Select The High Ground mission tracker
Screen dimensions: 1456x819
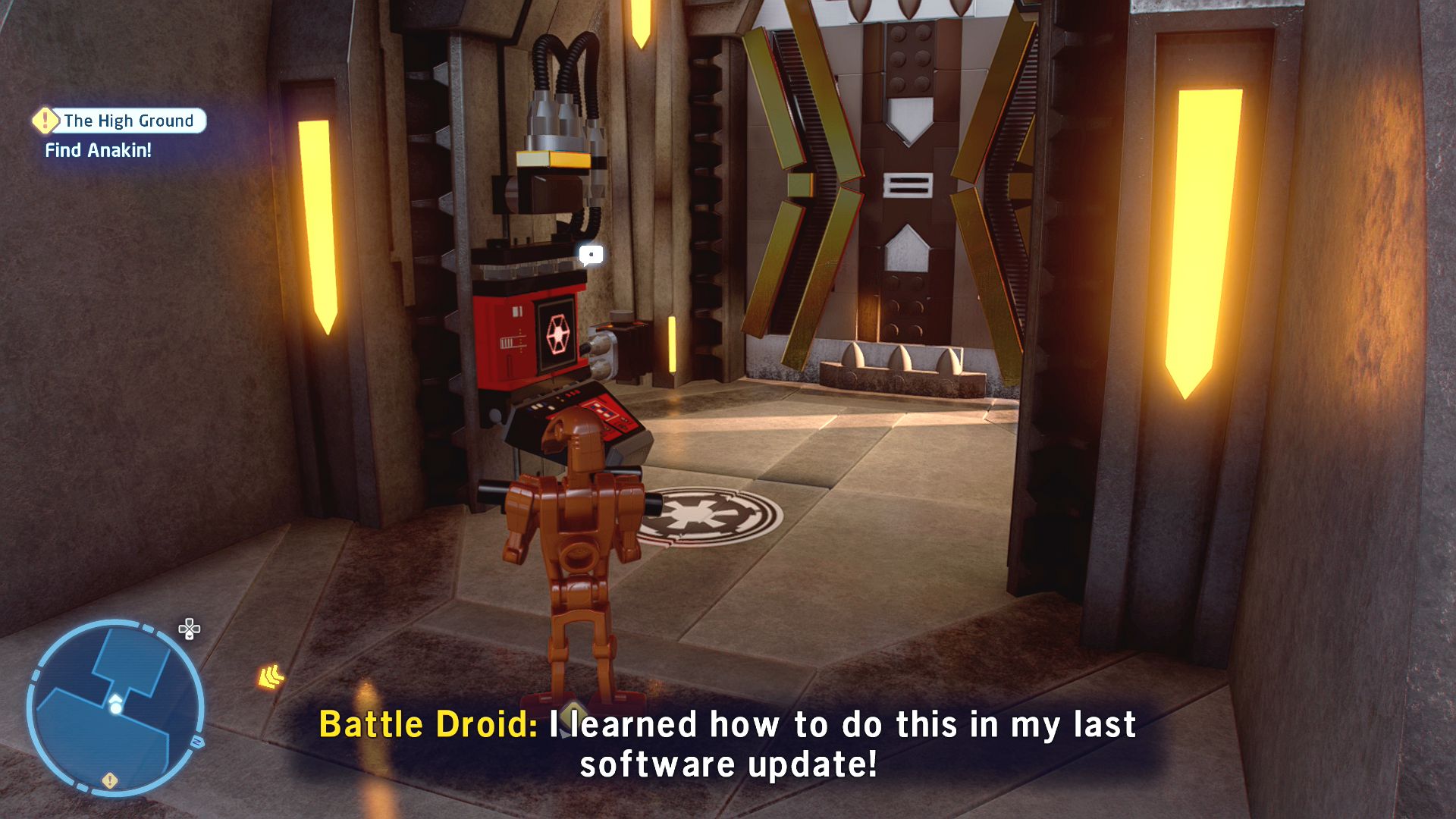(121, 121)
